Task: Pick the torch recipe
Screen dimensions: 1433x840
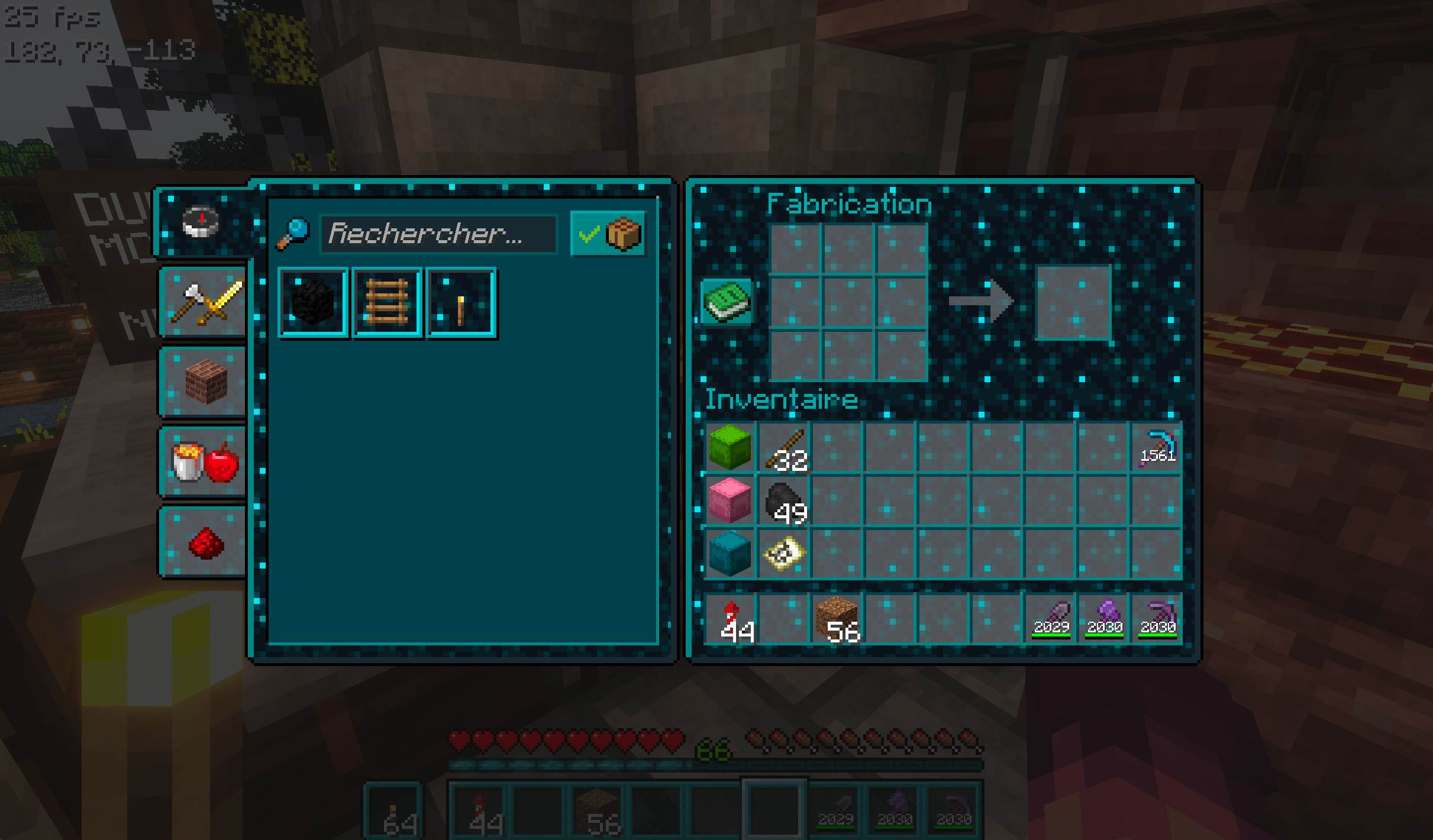Action: click(461, 303)
